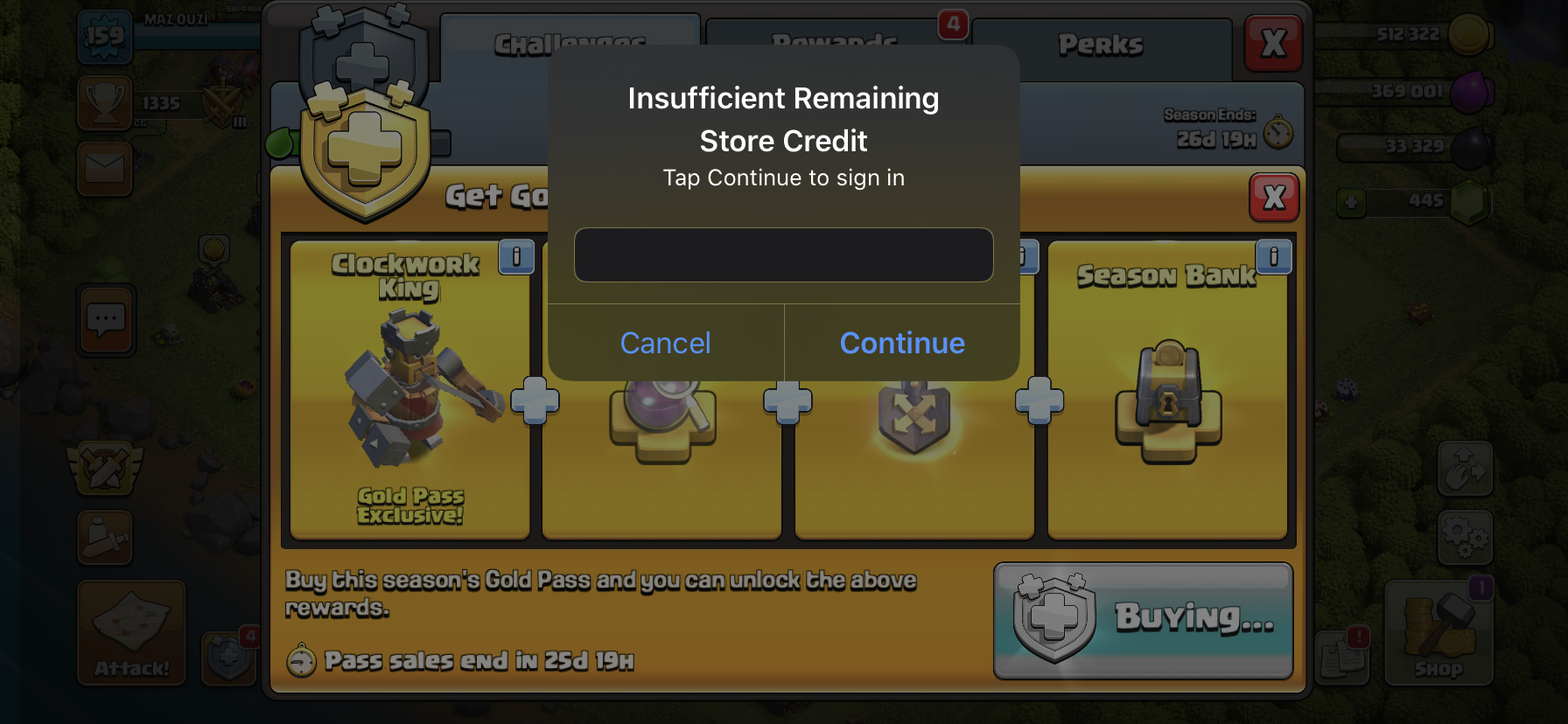
Task: Open the mail envelope inbox
Action: [105, 168]
